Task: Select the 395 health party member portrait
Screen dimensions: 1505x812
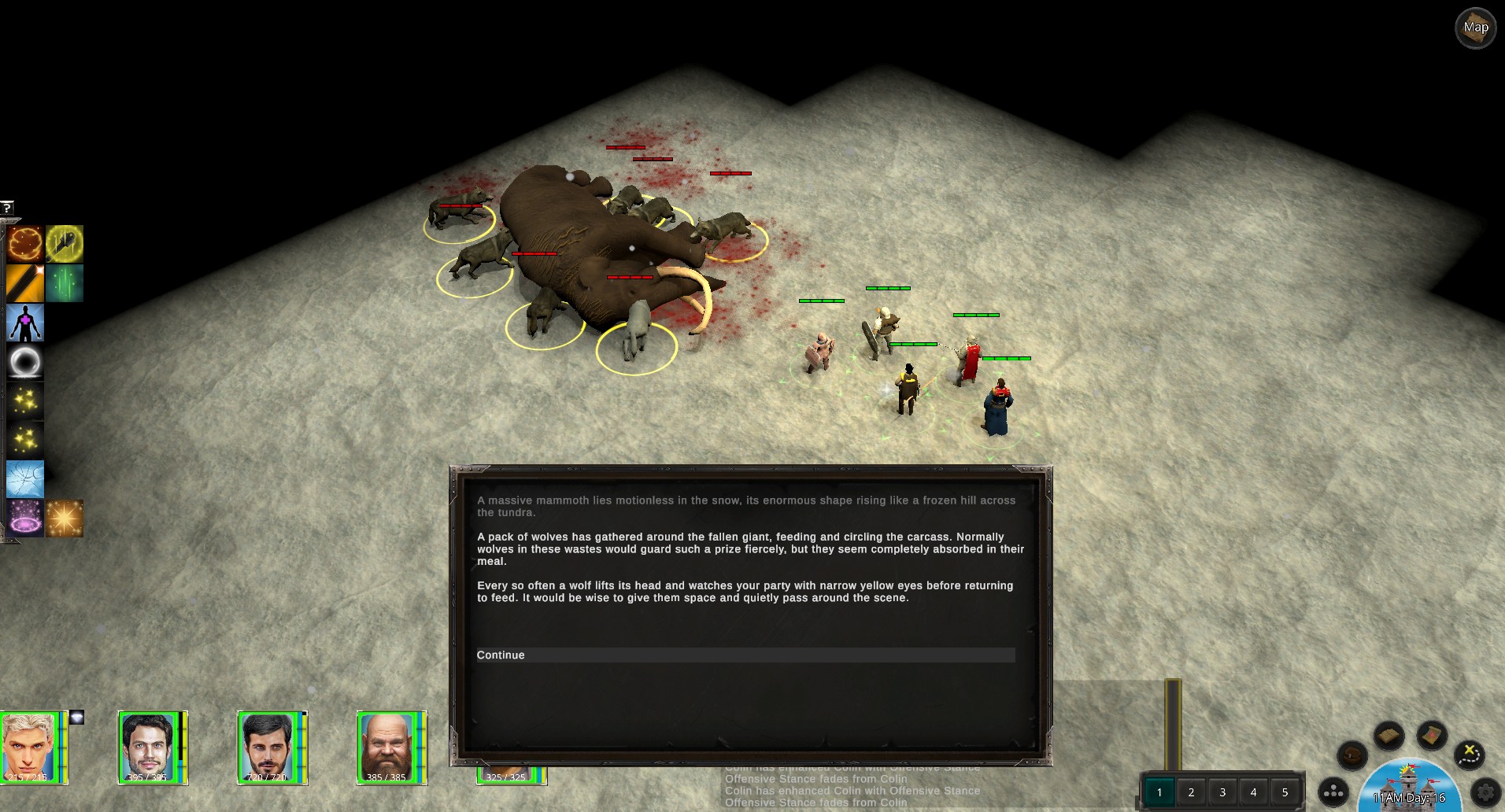Action: [x=148, y=746]
